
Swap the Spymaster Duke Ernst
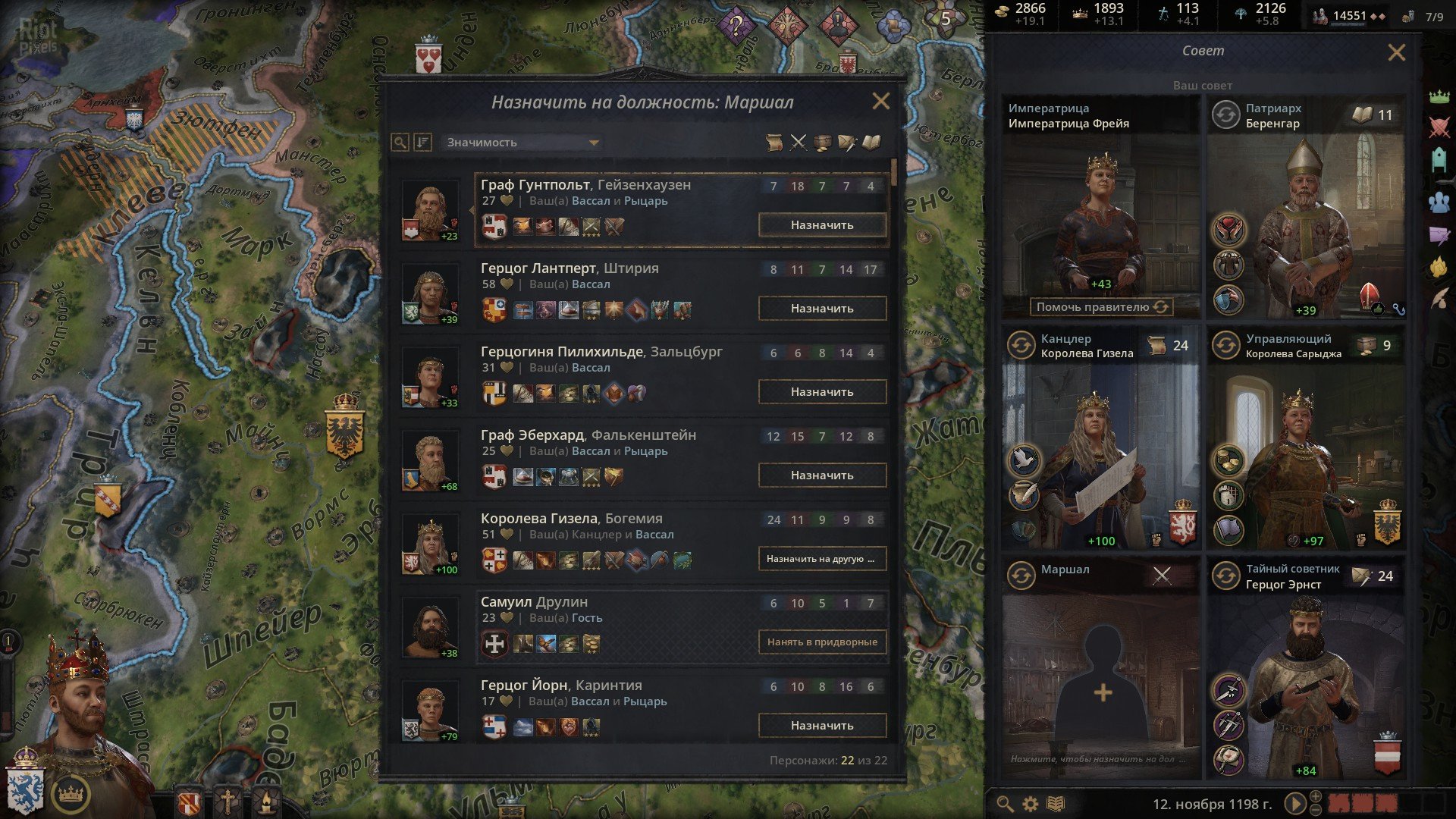coord(1226,576)
